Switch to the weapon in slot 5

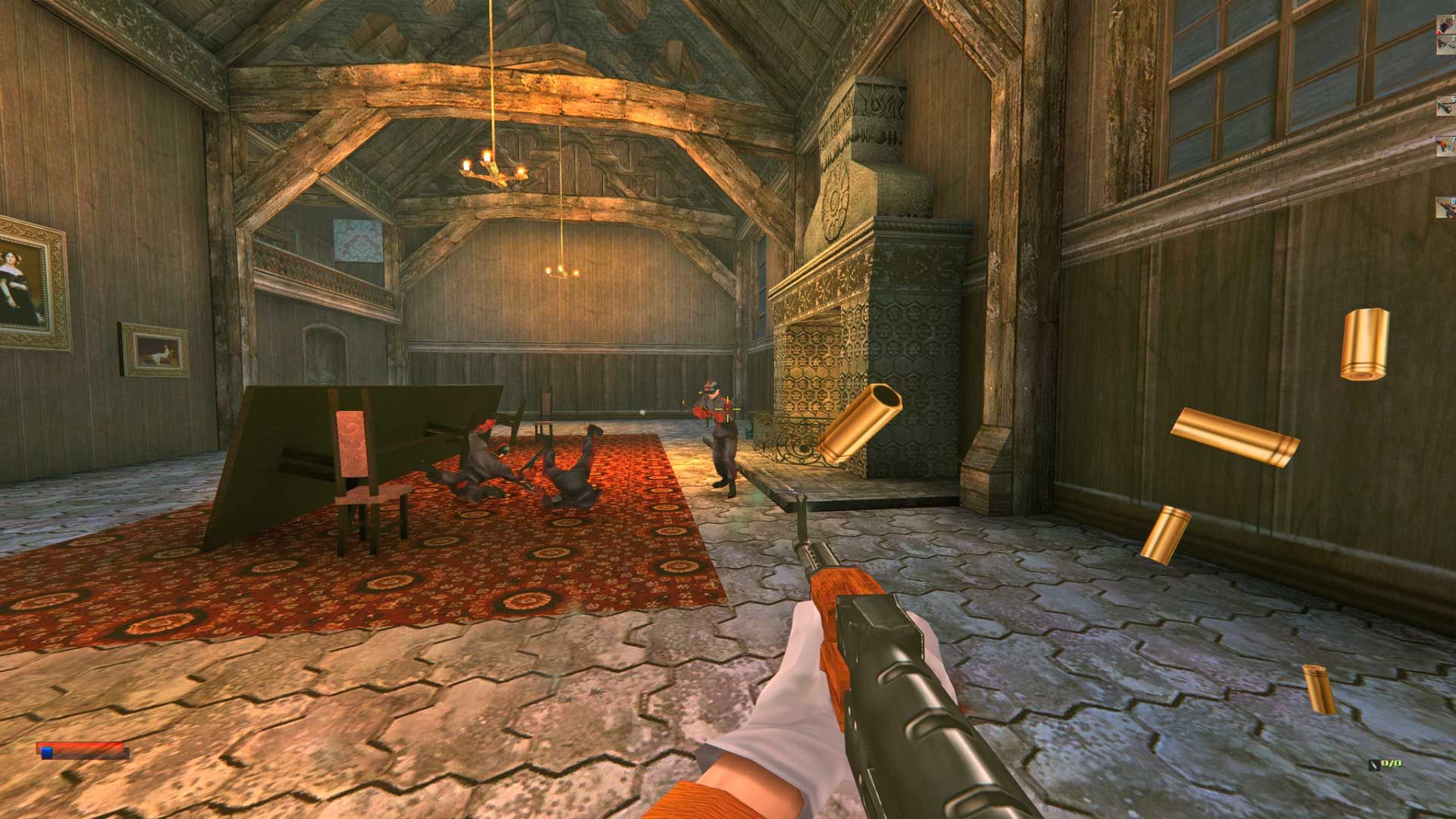pyautogui.click(x=1445, y=106)
